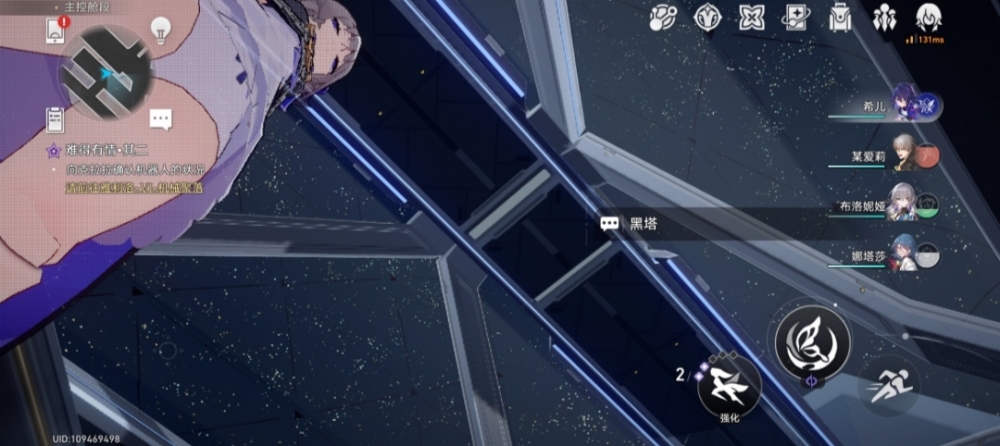1000x446 pixels.
Task: Open the star rail map orbit icon
Action: 662,17
